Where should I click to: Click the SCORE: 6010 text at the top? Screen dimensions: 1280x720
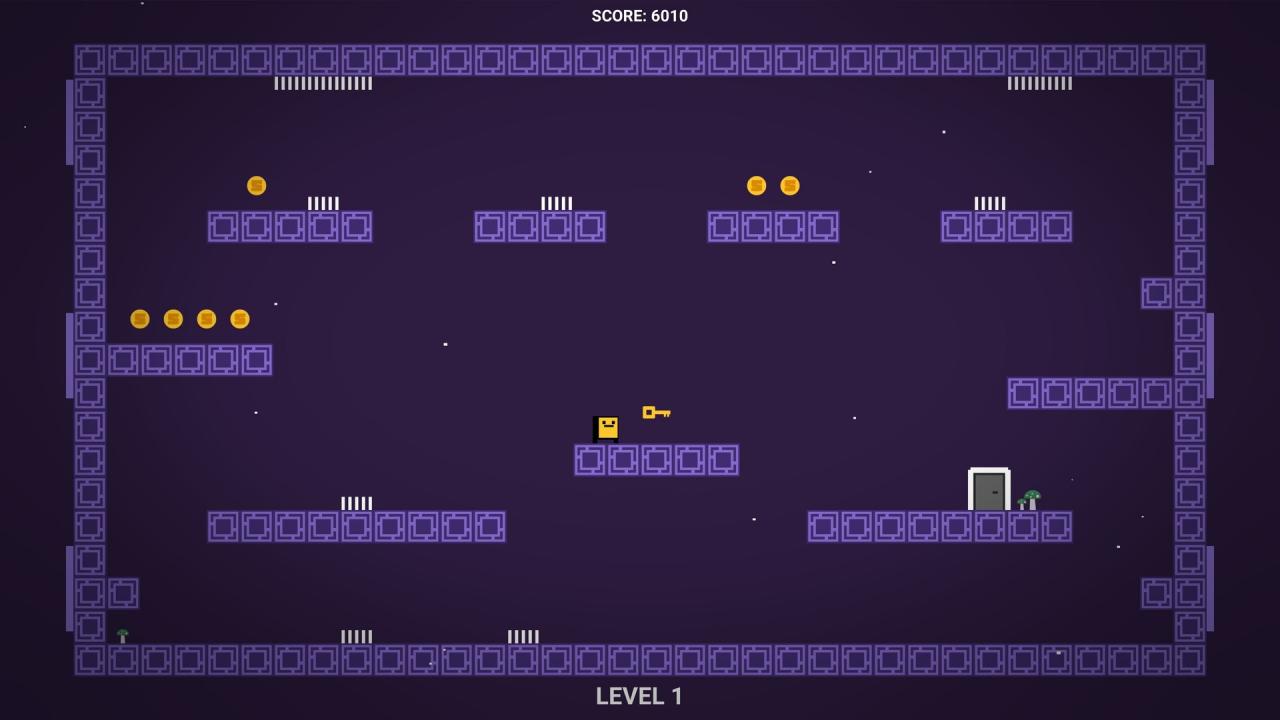pyautogui.click(x=639, y=15)
